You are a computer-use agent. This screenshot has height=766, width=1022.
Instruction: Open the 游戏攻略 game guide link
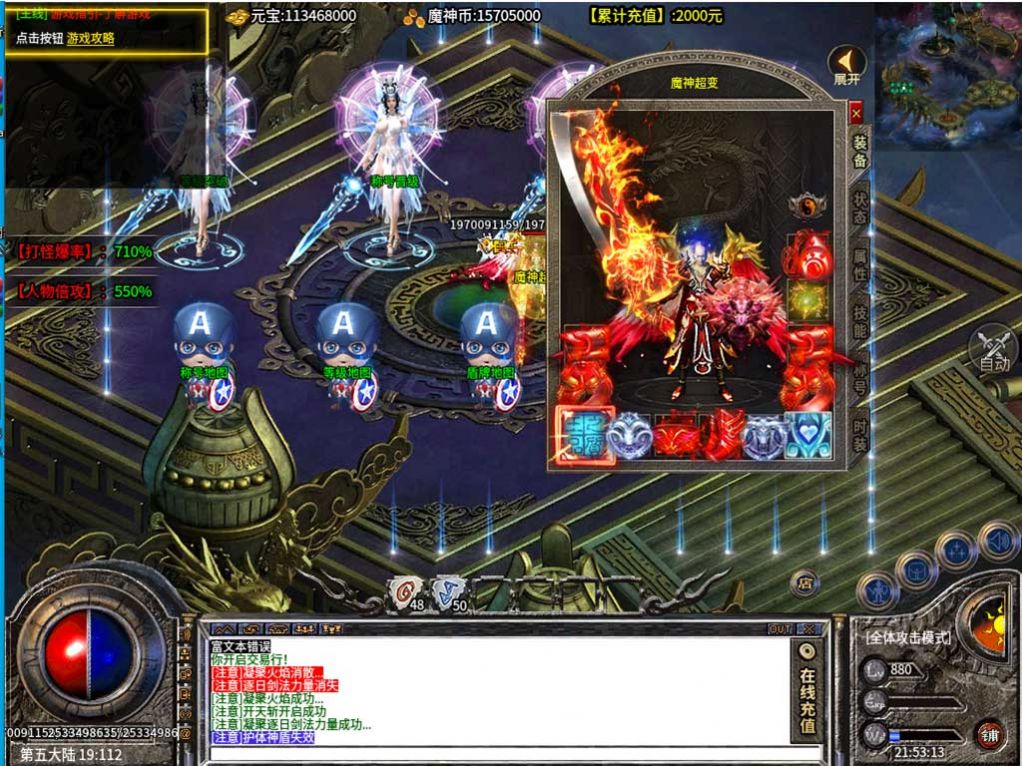[91, 38]
